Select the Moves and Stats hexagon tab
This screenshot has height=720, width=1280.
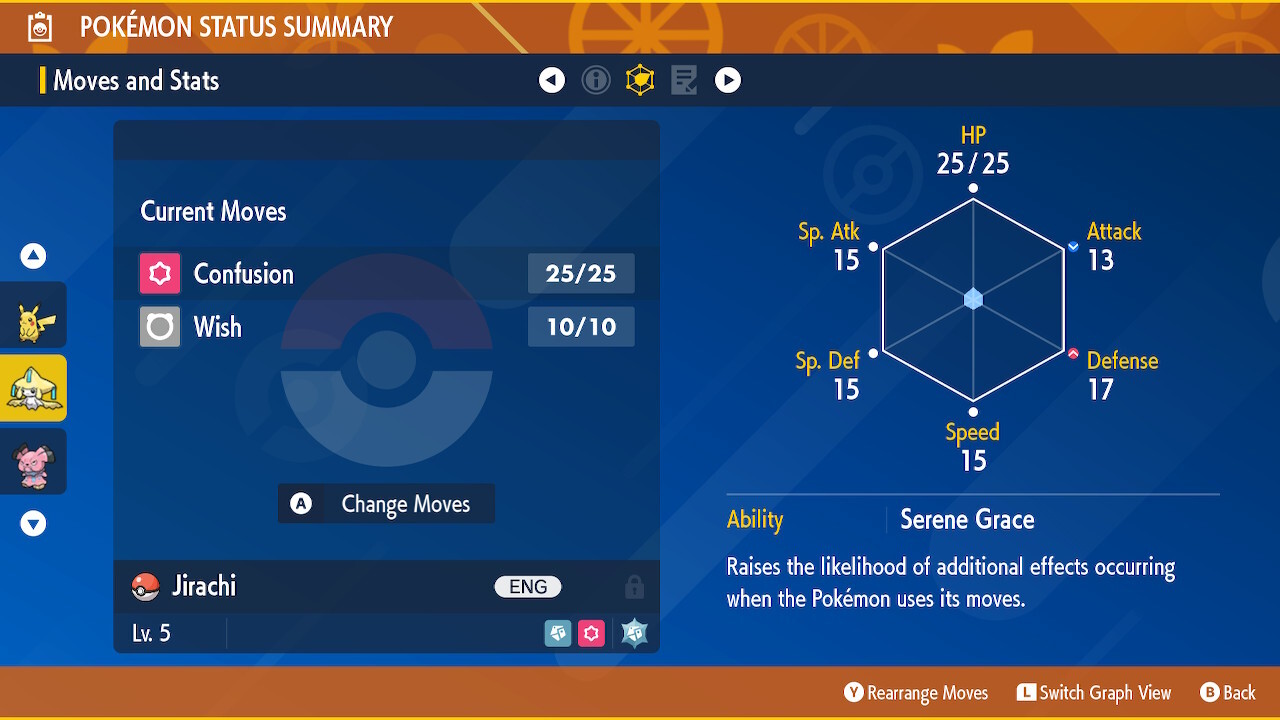pos(640,80)
